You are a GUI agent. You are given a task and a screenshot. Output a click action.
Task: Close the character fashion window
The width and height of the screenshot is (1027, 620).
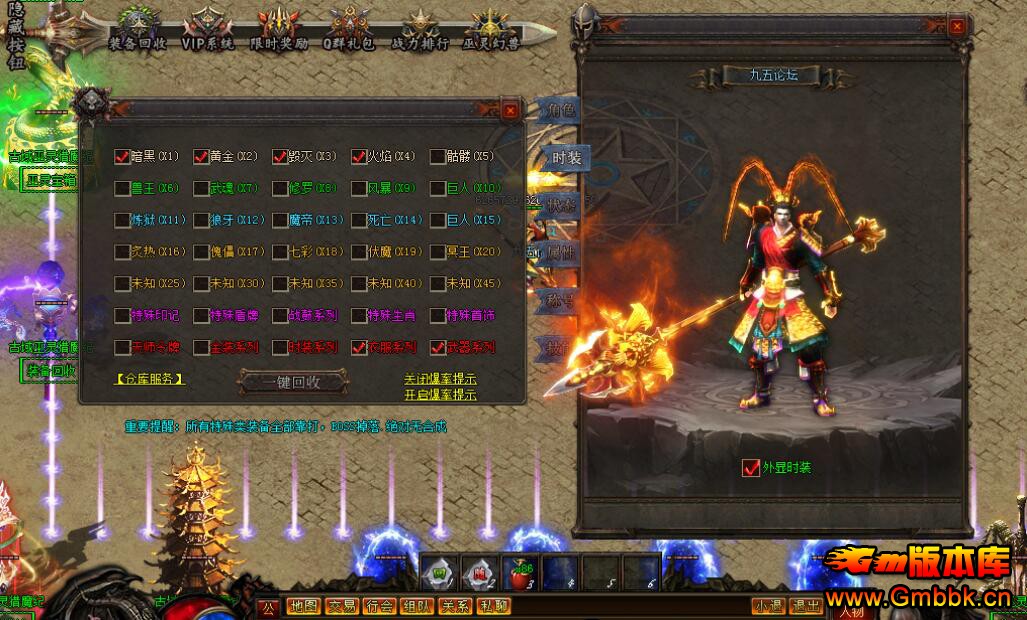957,27
